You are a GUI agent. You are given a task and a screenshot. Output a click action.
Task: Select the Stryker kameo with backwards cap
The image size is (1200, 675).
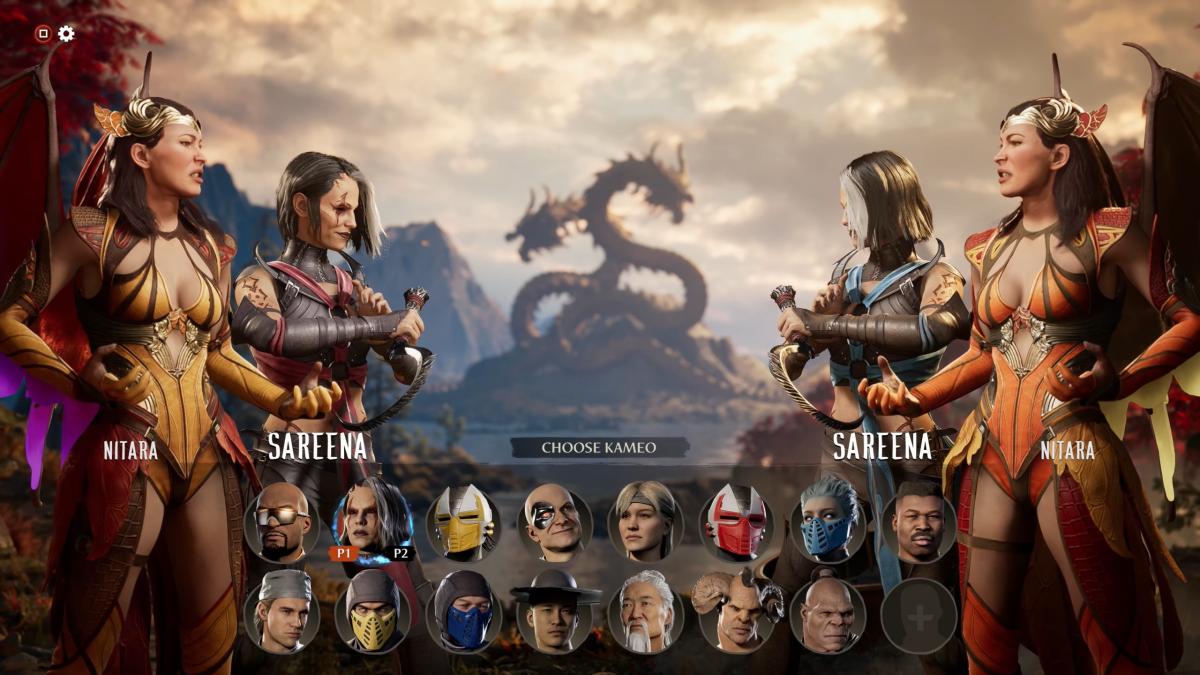pos(282,614)
